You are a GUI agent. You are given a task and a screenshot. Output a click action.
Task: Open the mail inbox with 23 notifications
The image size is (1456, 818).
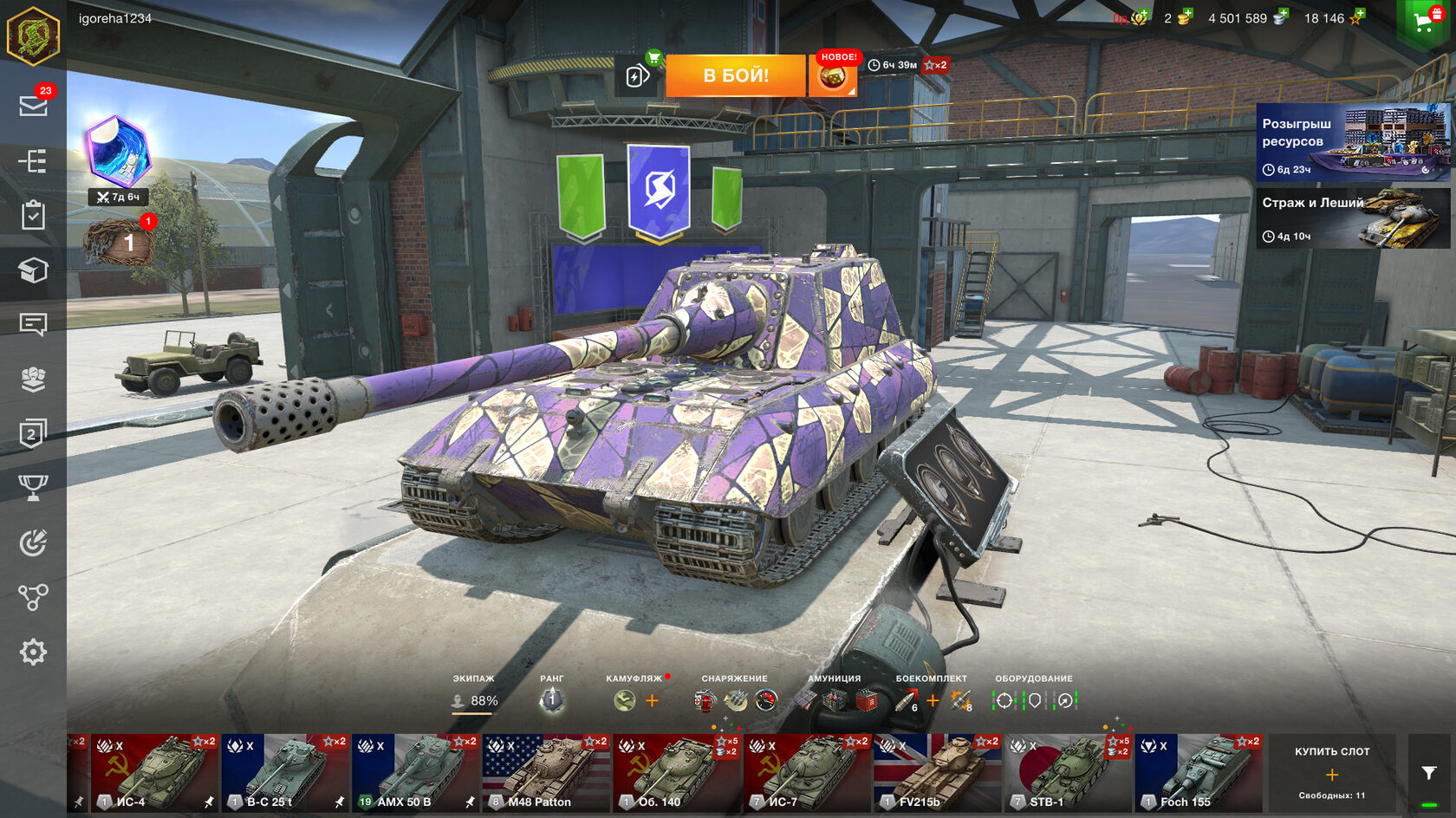coord(33,105)
